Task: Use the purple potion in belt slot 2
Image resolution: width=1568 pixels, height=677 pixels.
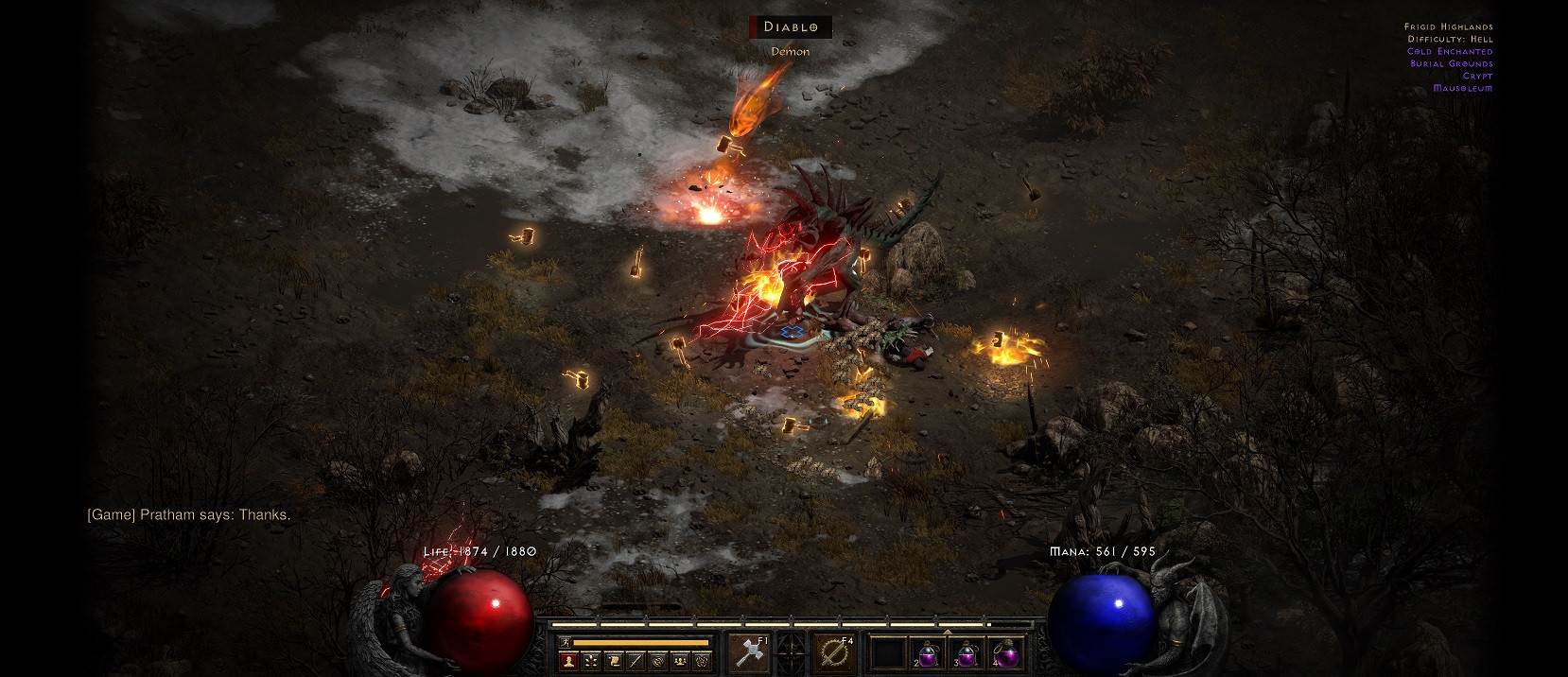Action: click(x=927, y=653)
